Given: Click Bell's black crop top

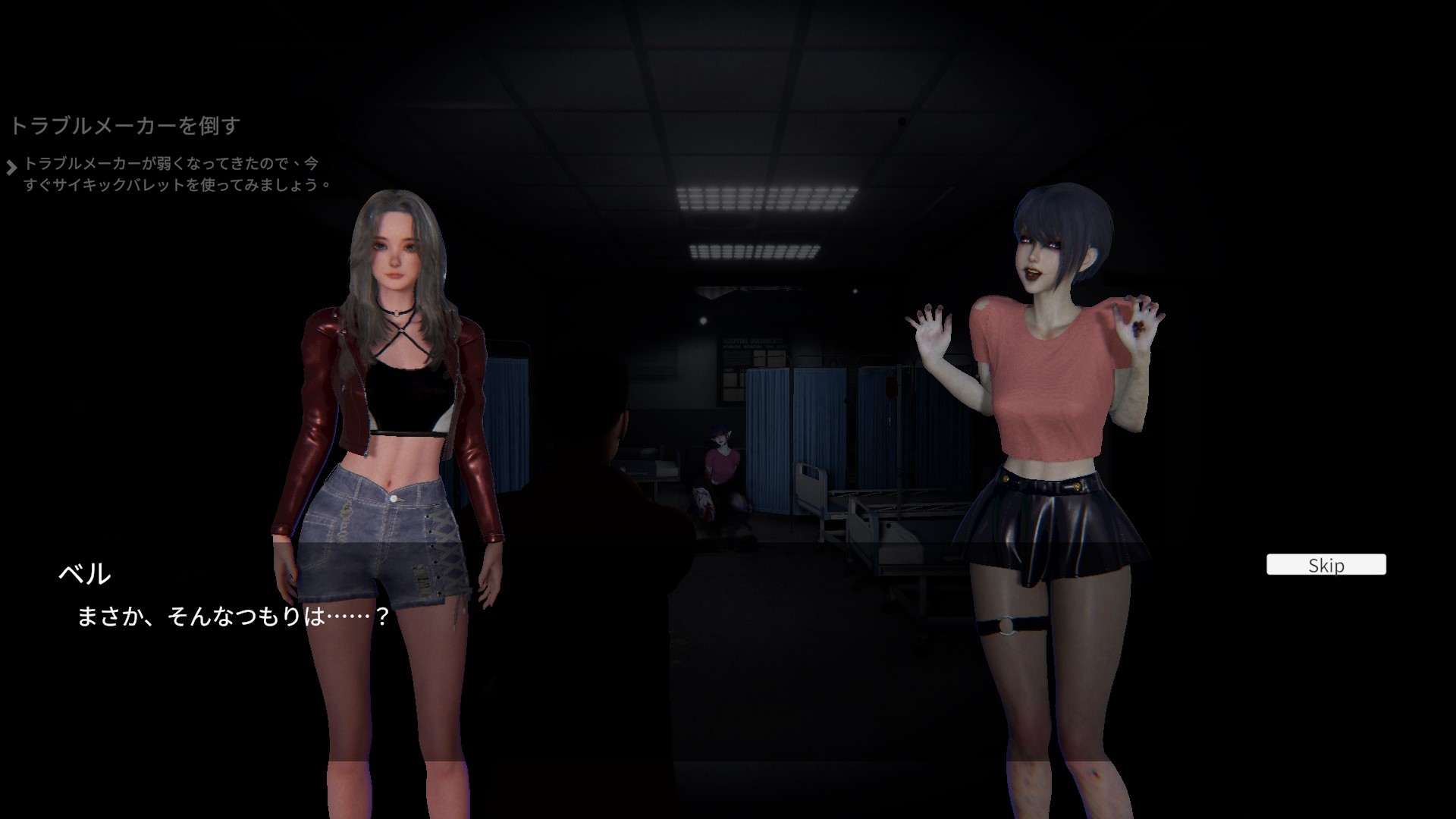Looking at the screenshot, I should click(x=409, y=394).
